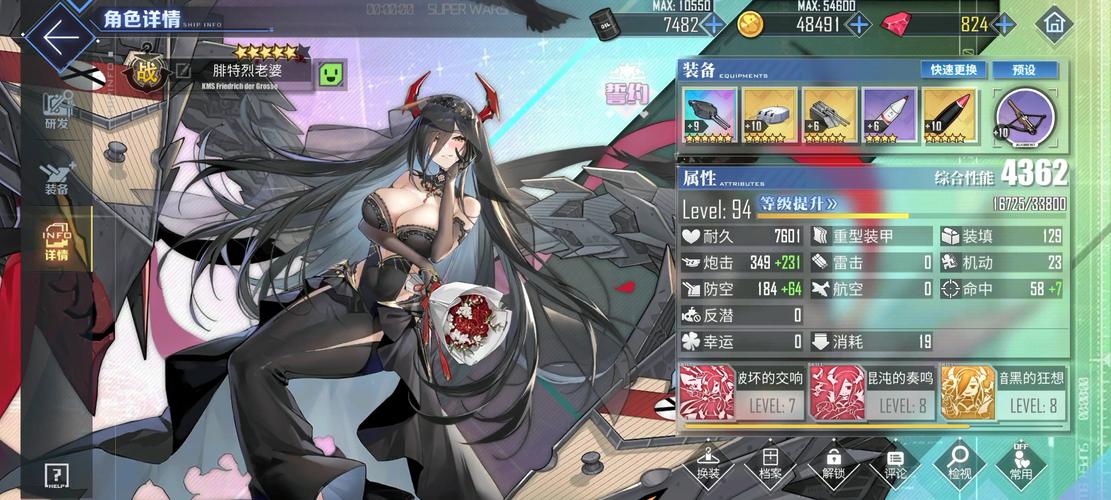The width and height of the screenshot is (1111, 500).
Task: Select the +10 black shell equipment slot
Action: pyautogui.click(x=949, y=118)
